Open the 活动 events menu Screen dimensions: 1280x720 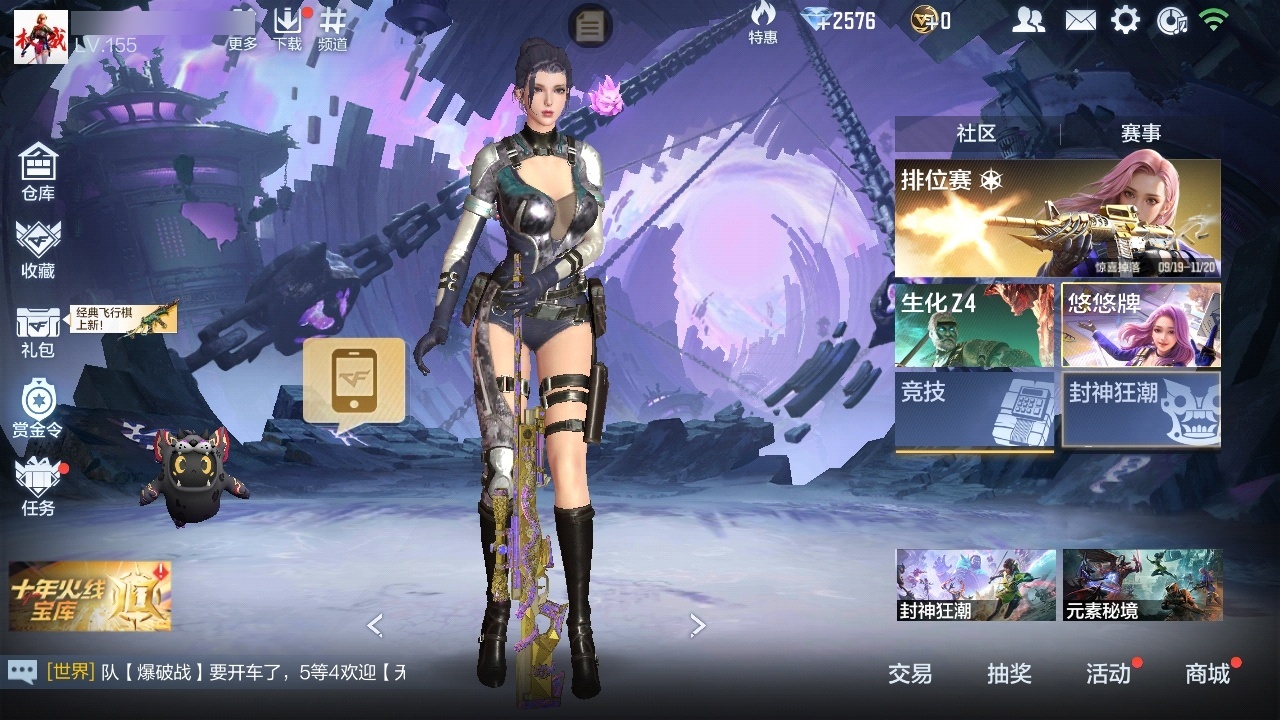[1108, 674]
